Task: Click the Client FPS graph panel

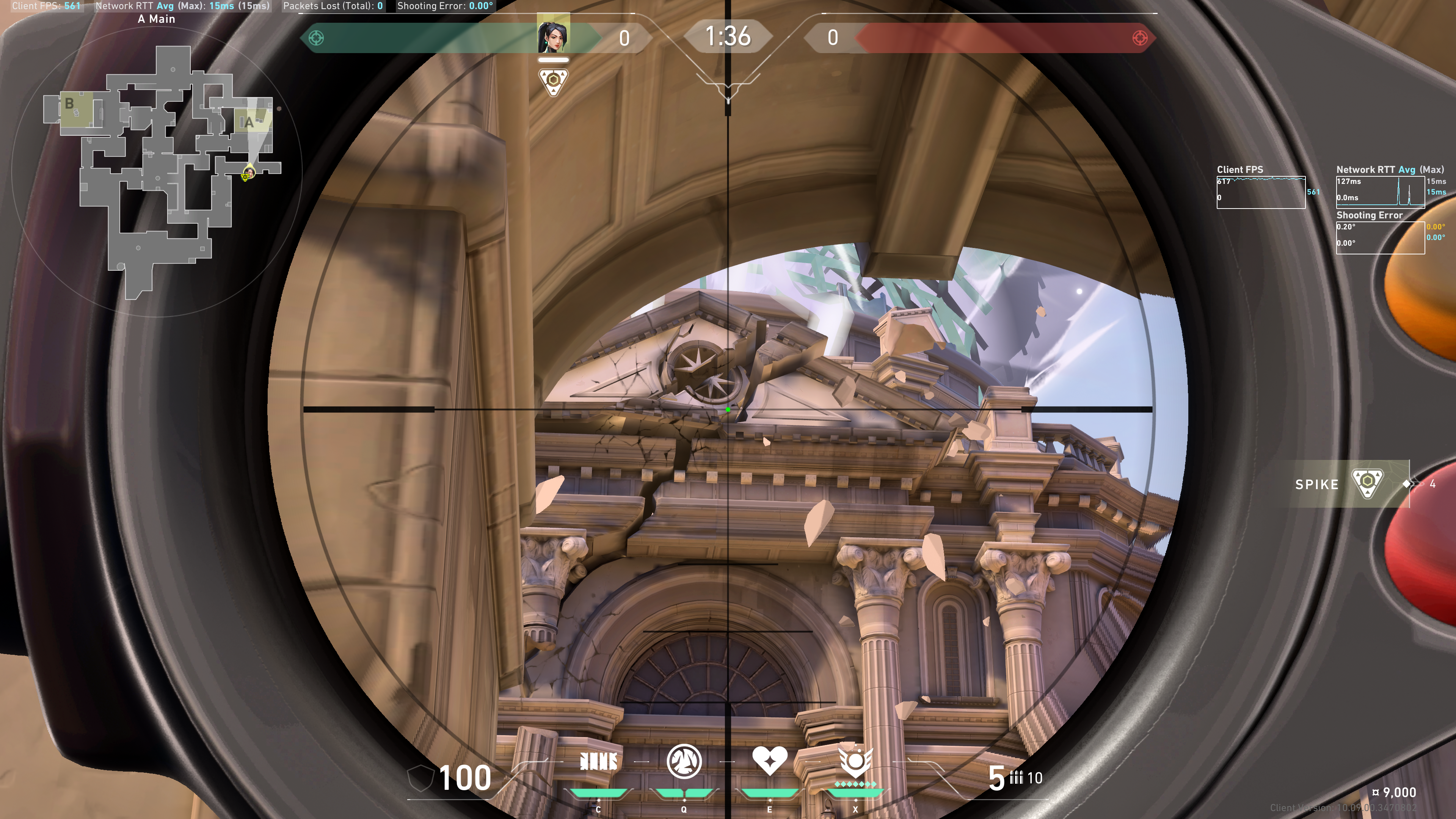Action: [x=1260, y=192]
